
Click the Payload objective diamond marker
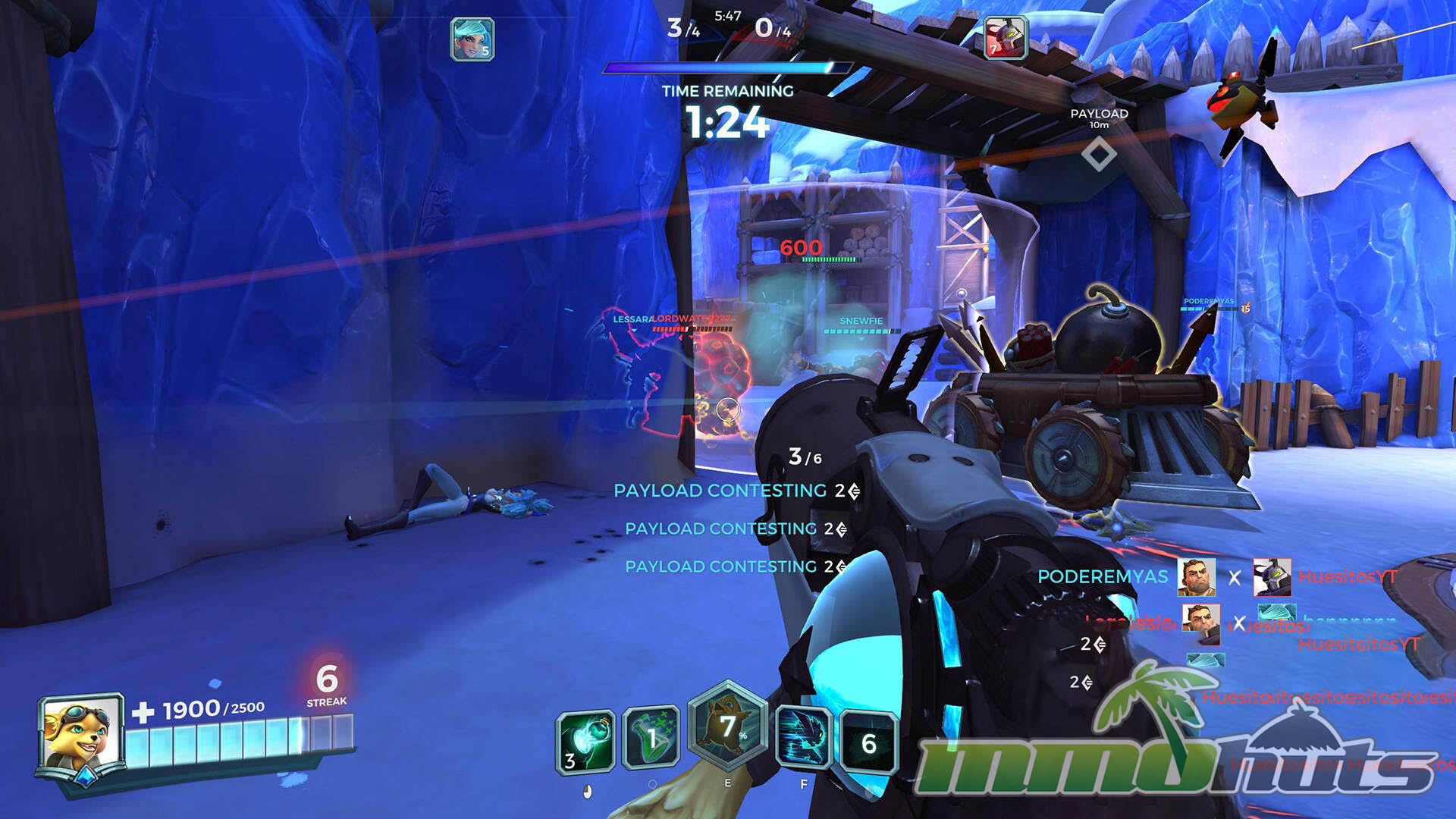tap(1098, 155)
